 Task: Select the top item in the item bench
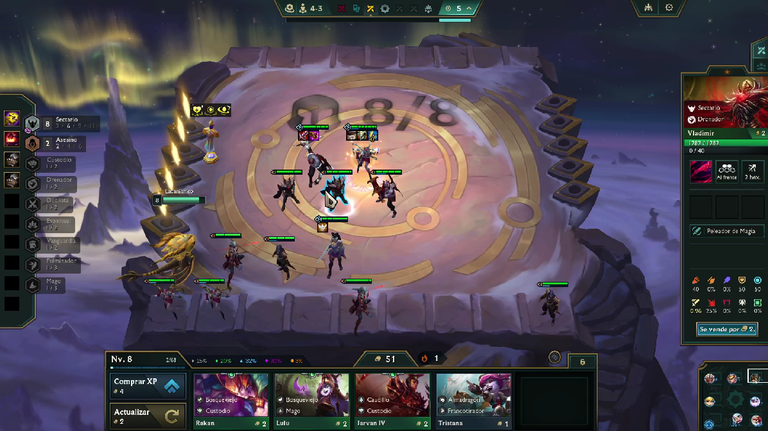pyautogui.click(x=12, y=118)
